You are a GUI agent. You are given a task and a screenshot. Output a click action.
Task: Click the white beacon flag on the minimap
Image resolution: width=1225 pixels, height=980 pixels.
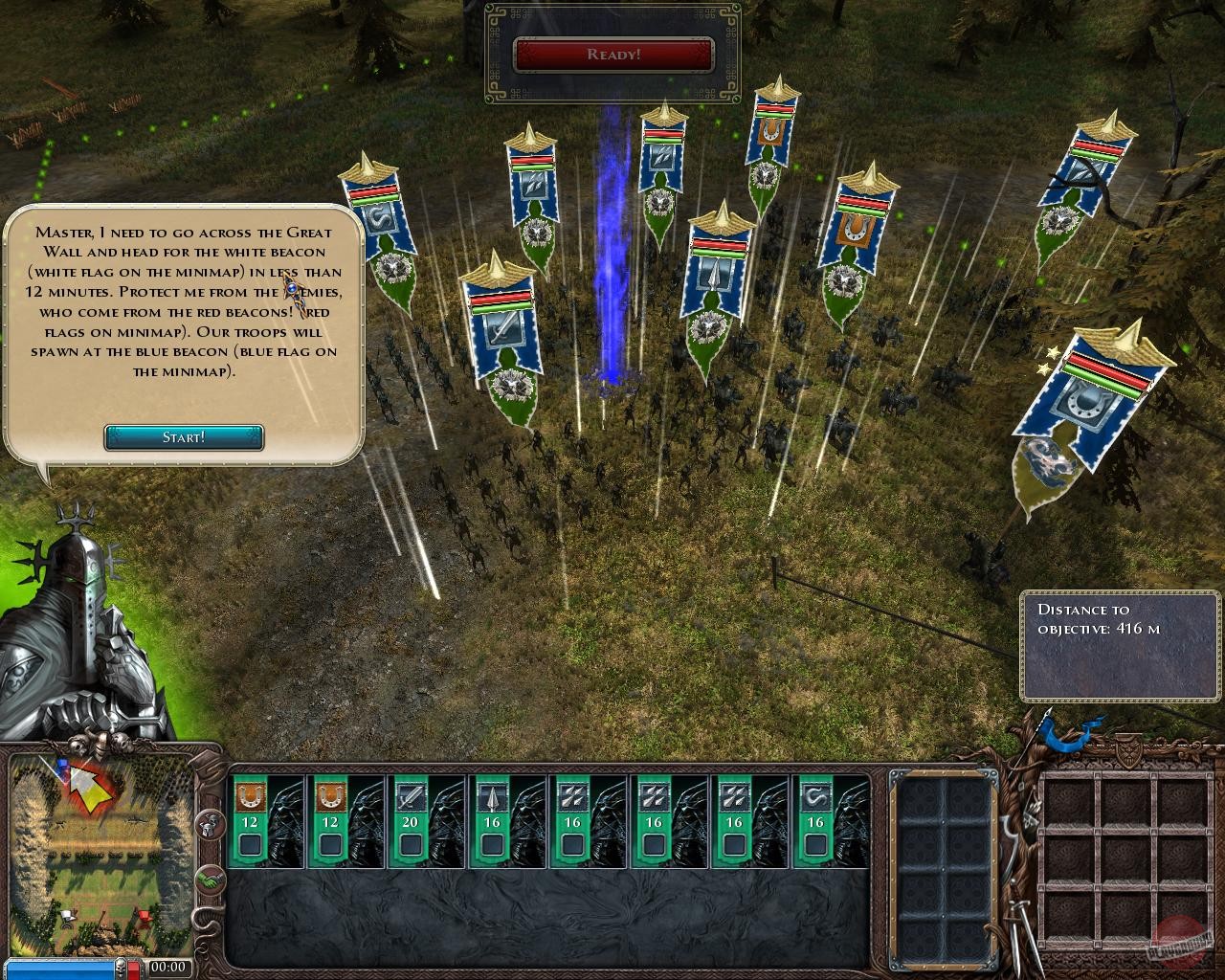[67, 914]
